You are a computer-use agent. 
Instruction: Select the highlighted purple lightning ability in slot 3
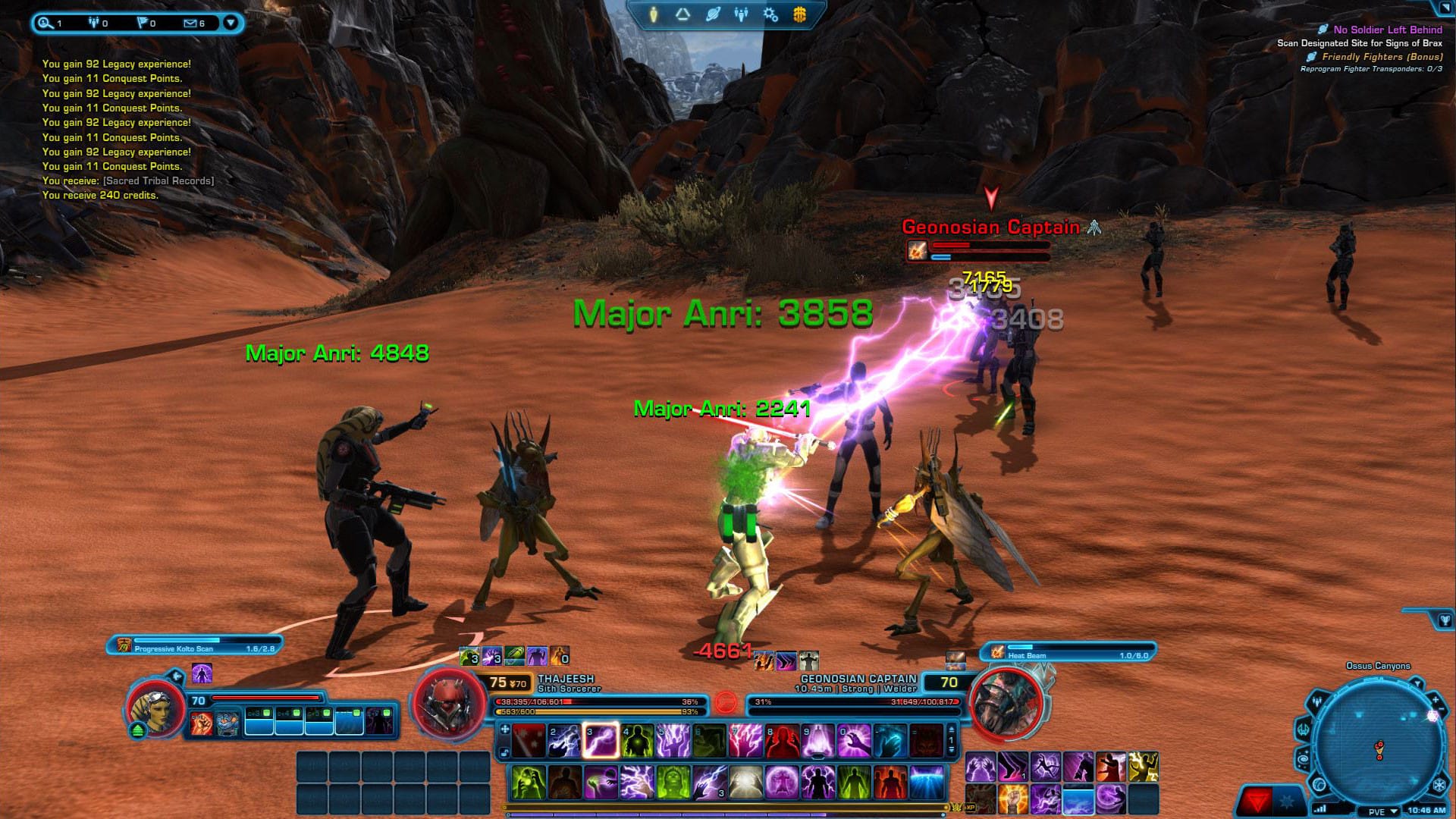click(601, 740)
